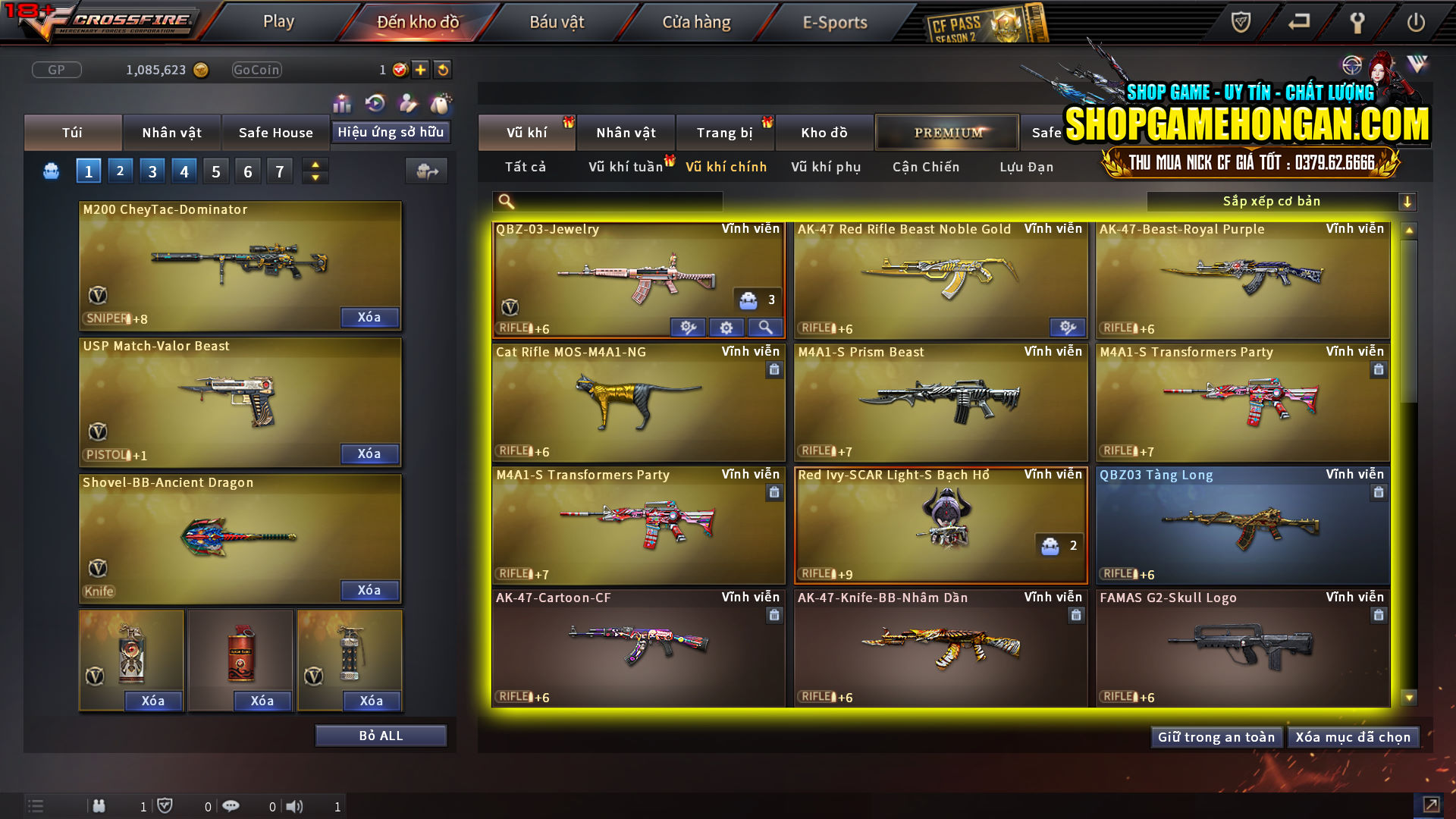This screenshot has width=1456, height=819.
Task: Click the golden key icon in the top-right corner
Action: [1358, 23]
